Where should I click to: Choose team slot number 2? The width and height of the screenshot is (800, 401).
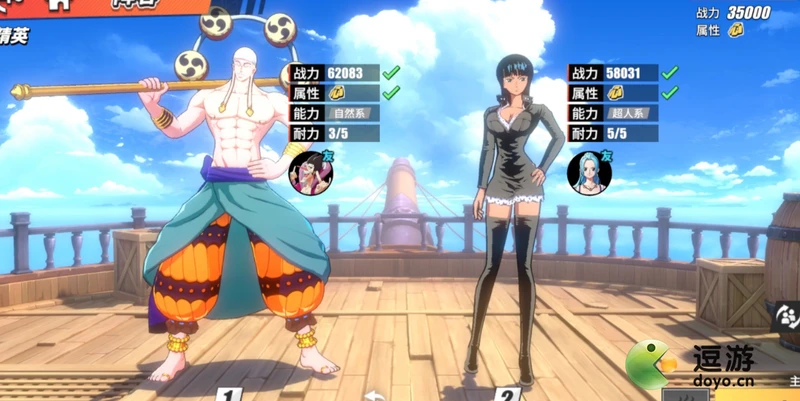tap(508, 394)
